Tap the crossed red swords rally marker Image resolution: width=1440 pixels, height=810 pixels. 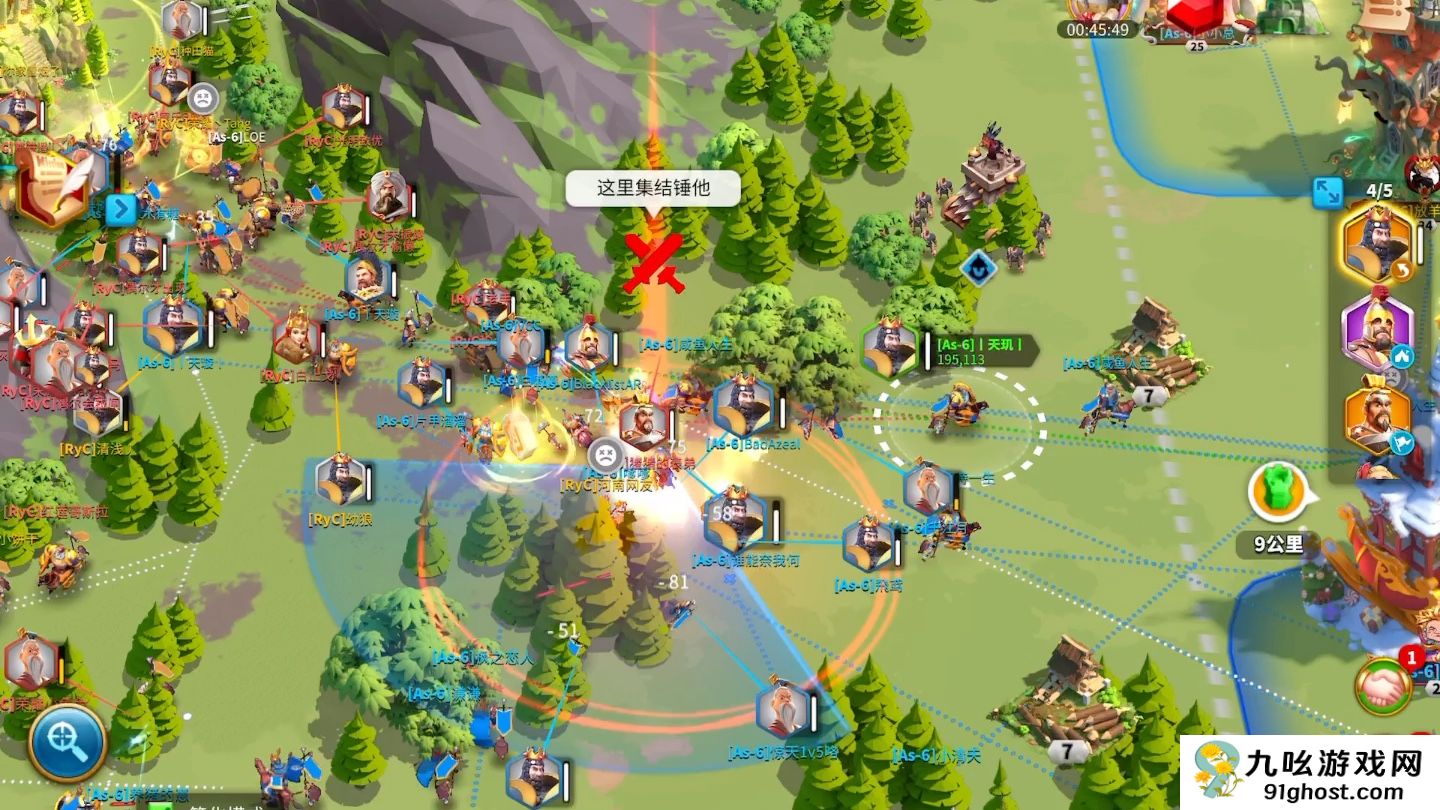(653, 262)
